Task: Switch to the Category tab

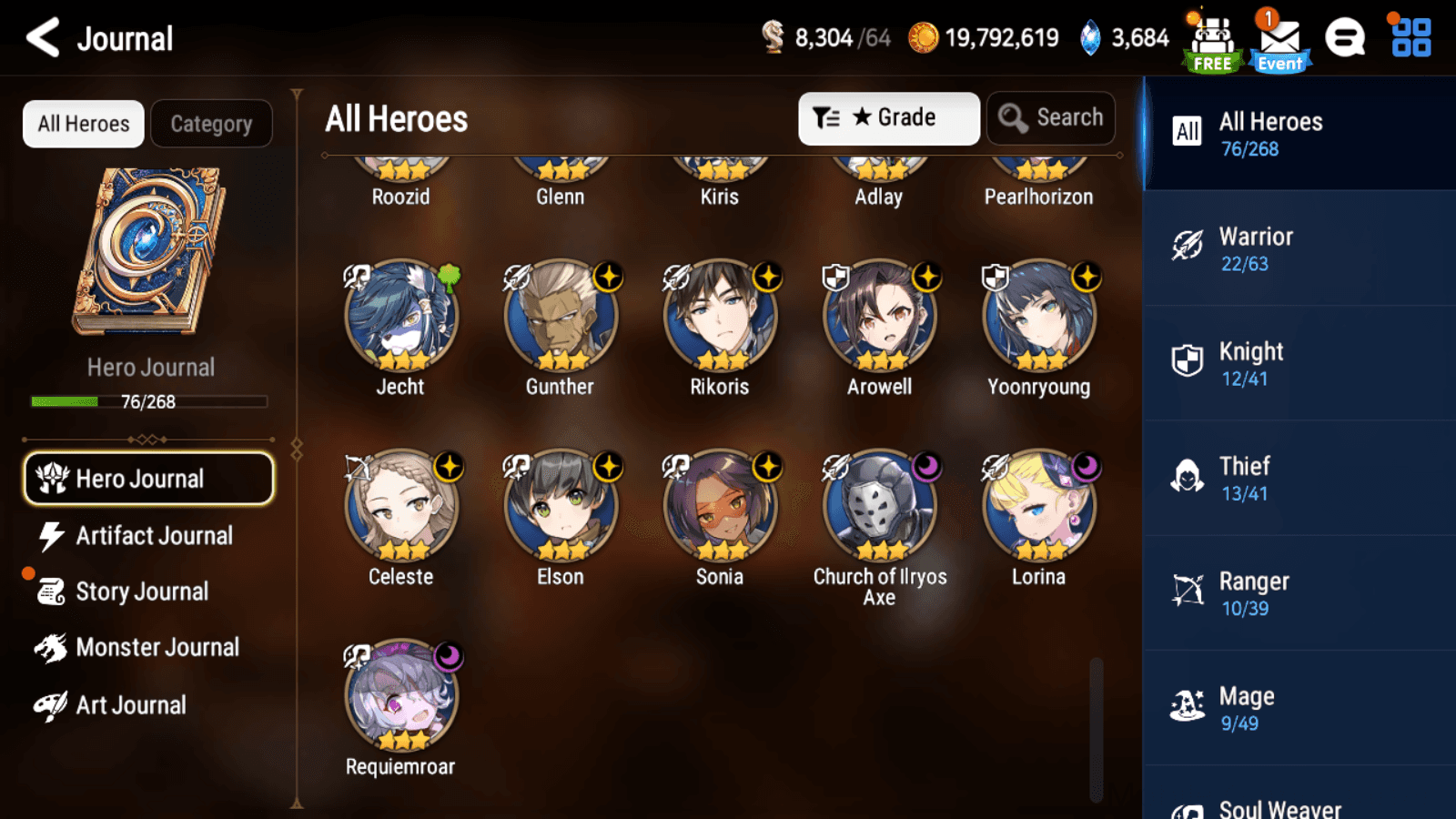Action: point(211,124)
